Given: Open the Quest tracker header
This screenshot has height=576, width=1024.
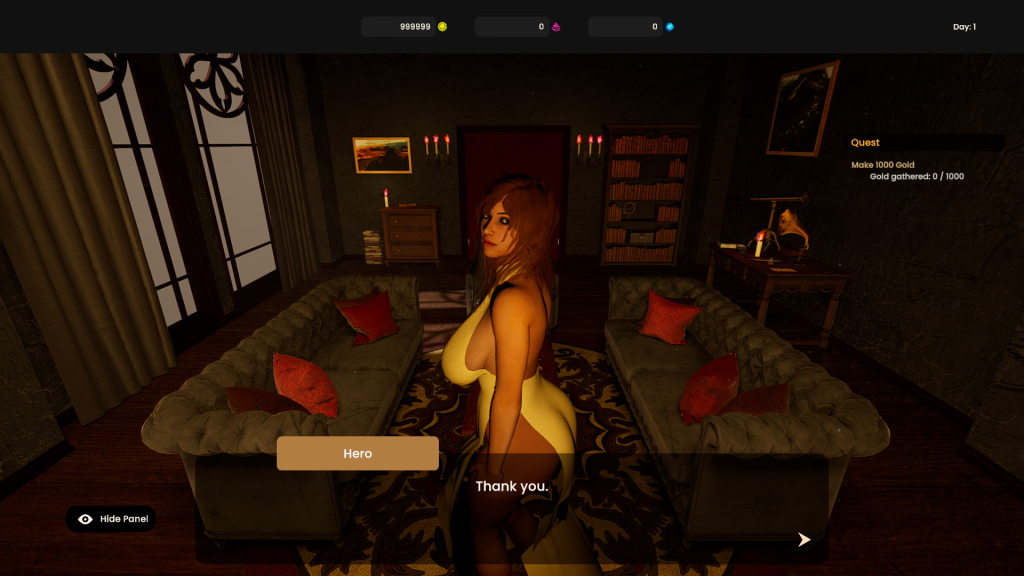Looking at the screenshot, I should 866,143.
